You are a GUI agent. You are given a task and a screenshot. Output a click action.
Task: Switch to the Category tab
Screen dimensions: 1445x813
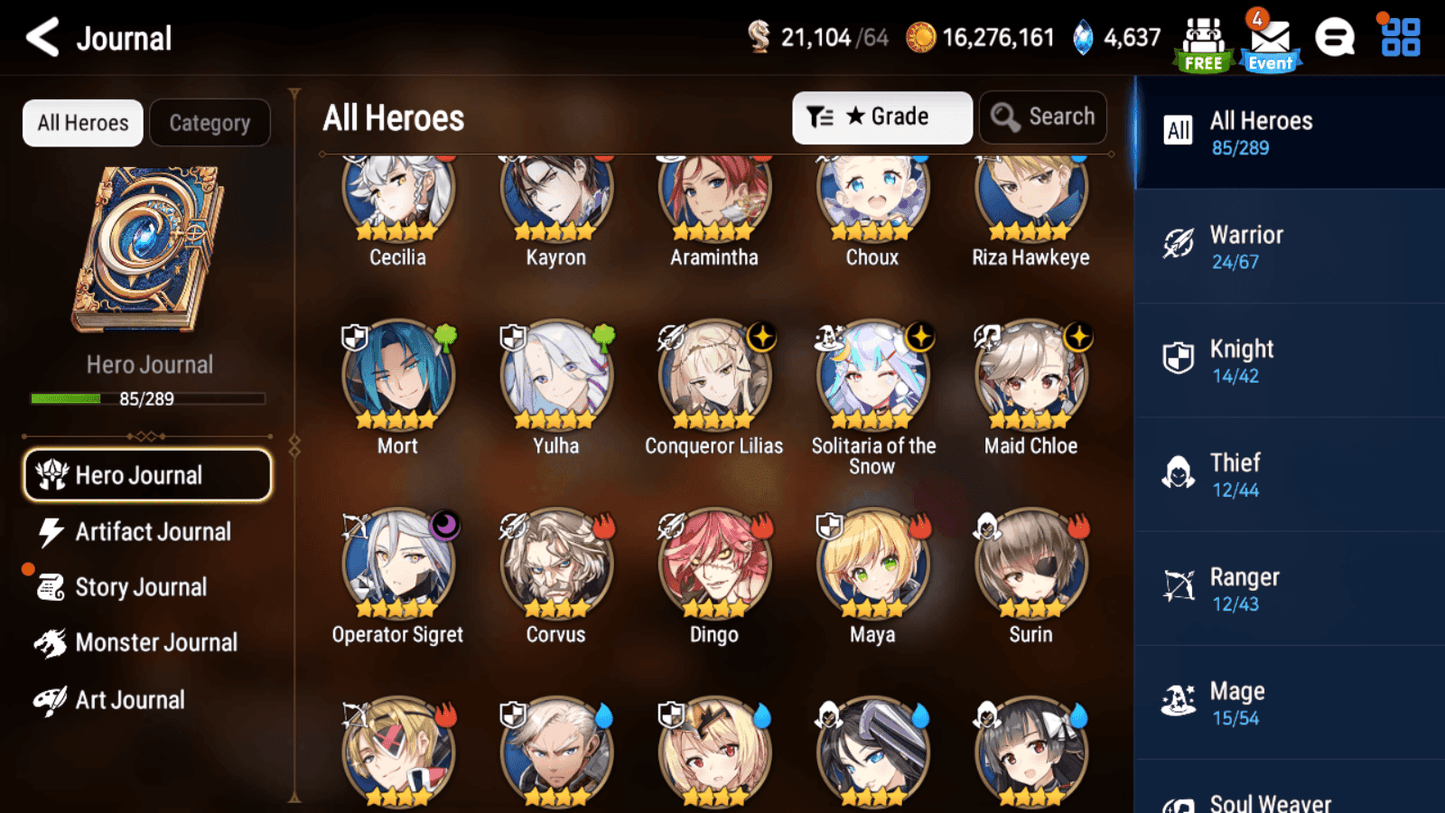[210, 123]
